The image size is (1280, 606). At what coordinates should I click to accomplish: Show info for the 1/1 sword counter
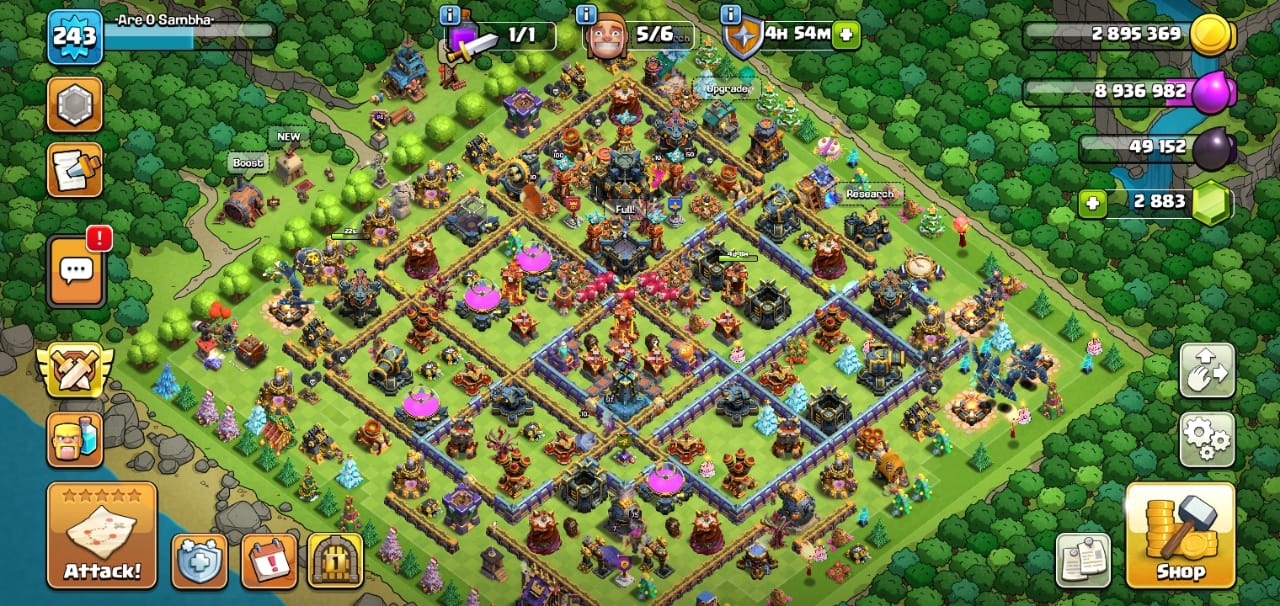(450, 14)
